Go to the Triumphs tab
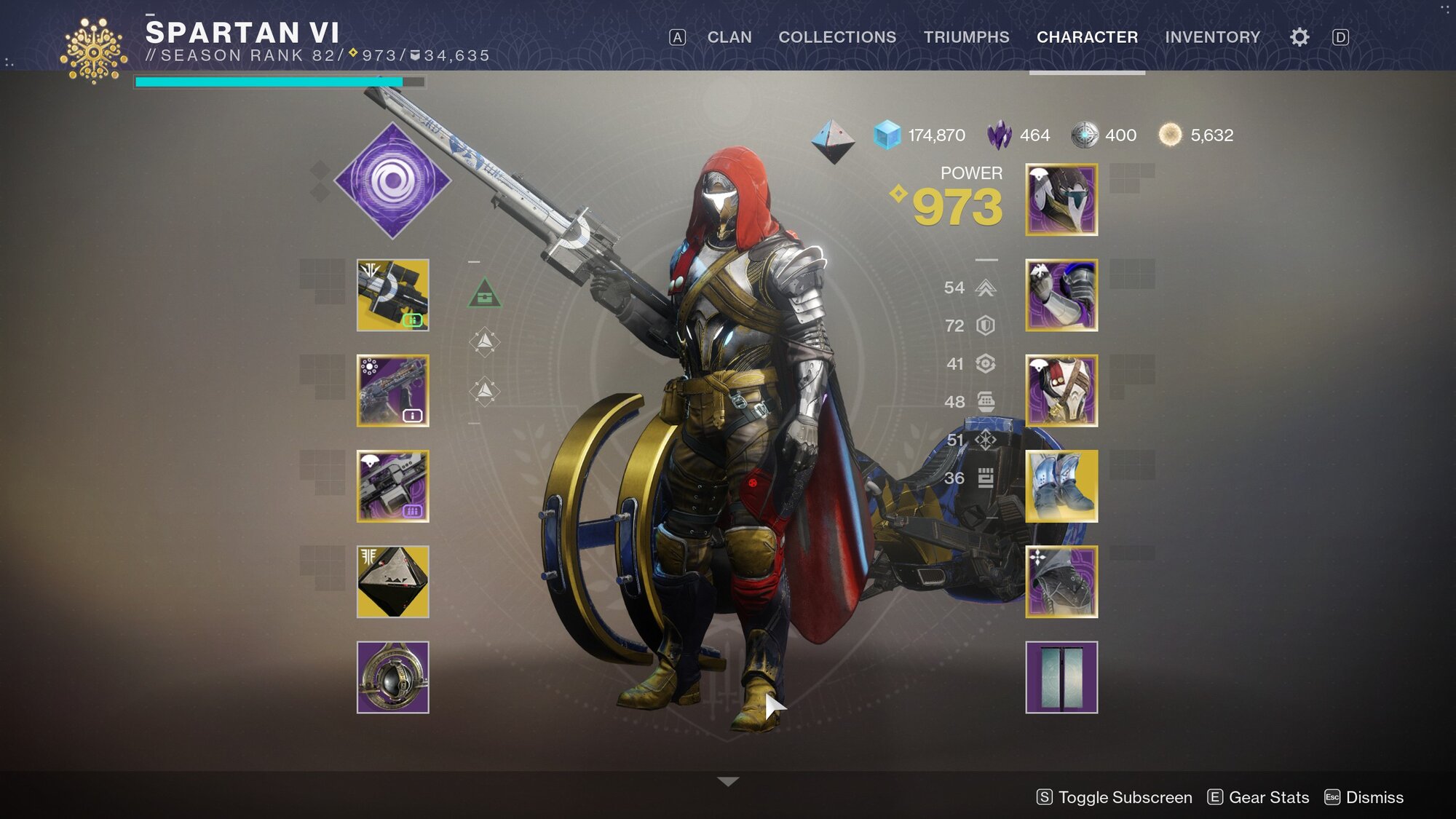1456x819 pixels. (966, 37)
